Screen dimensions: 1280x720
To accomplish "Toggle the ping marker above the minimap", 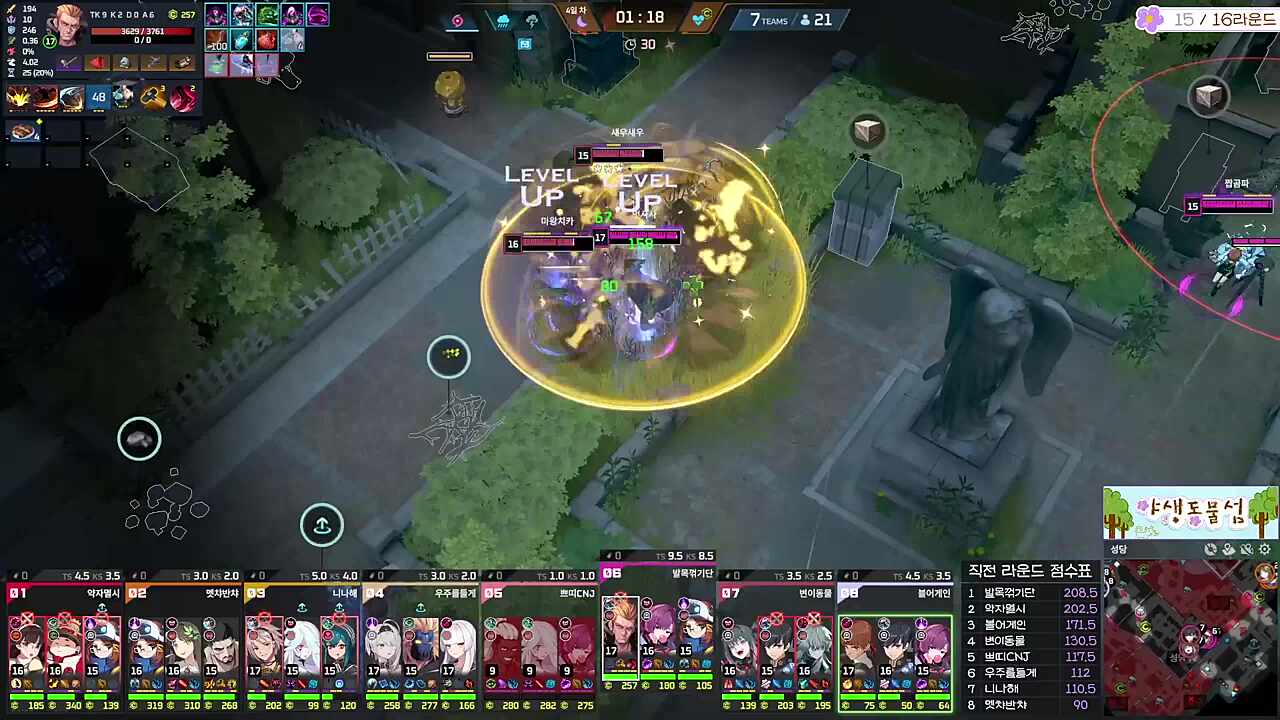I will point(1228,549).
